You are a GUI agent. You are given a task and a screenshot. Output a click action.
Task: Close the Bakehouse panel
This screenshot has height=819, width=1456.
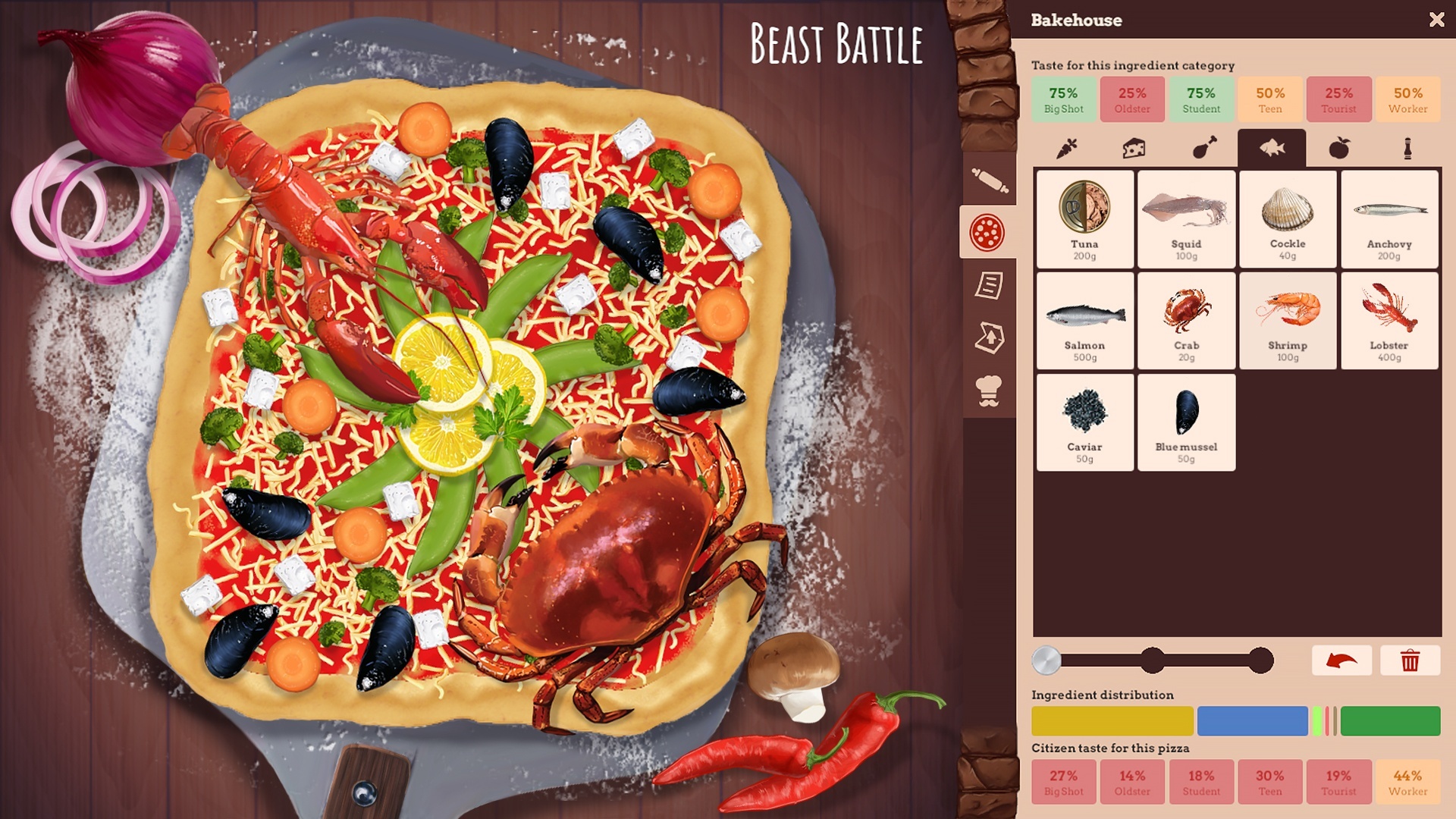[1437, 20]
